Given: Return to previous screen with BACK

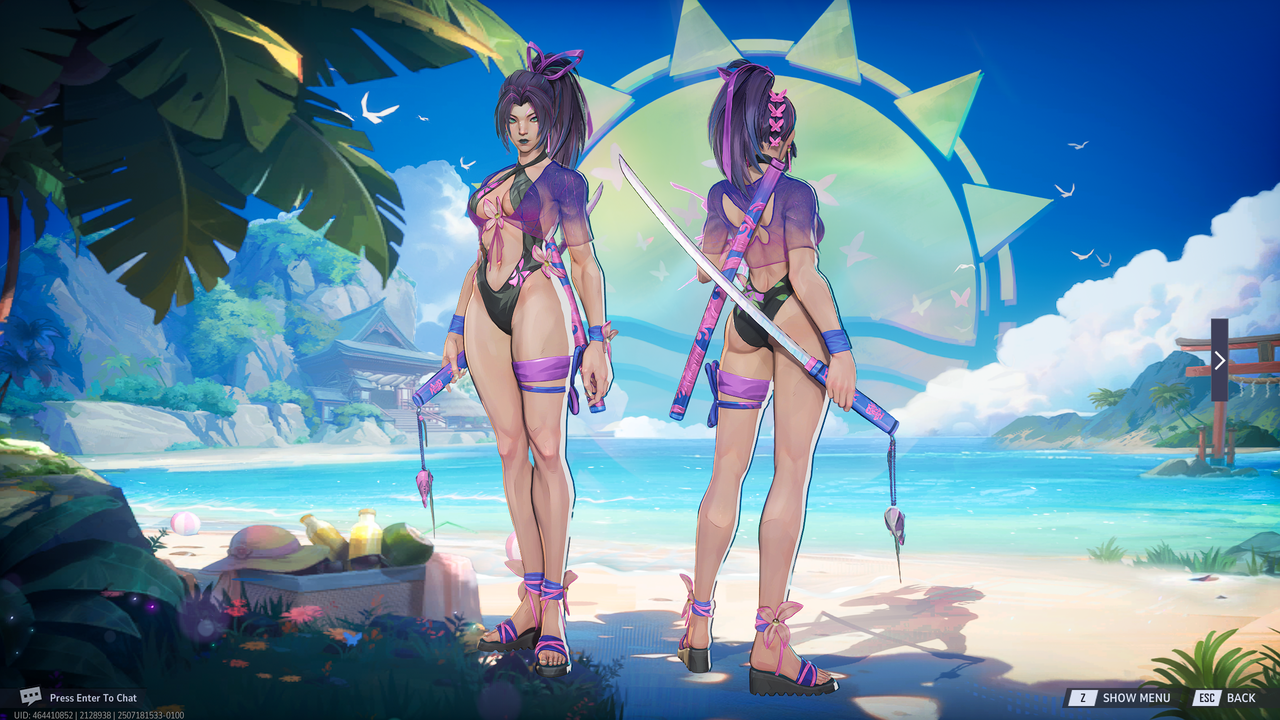Looking at the screenshot, I should tap(1242, 697).
